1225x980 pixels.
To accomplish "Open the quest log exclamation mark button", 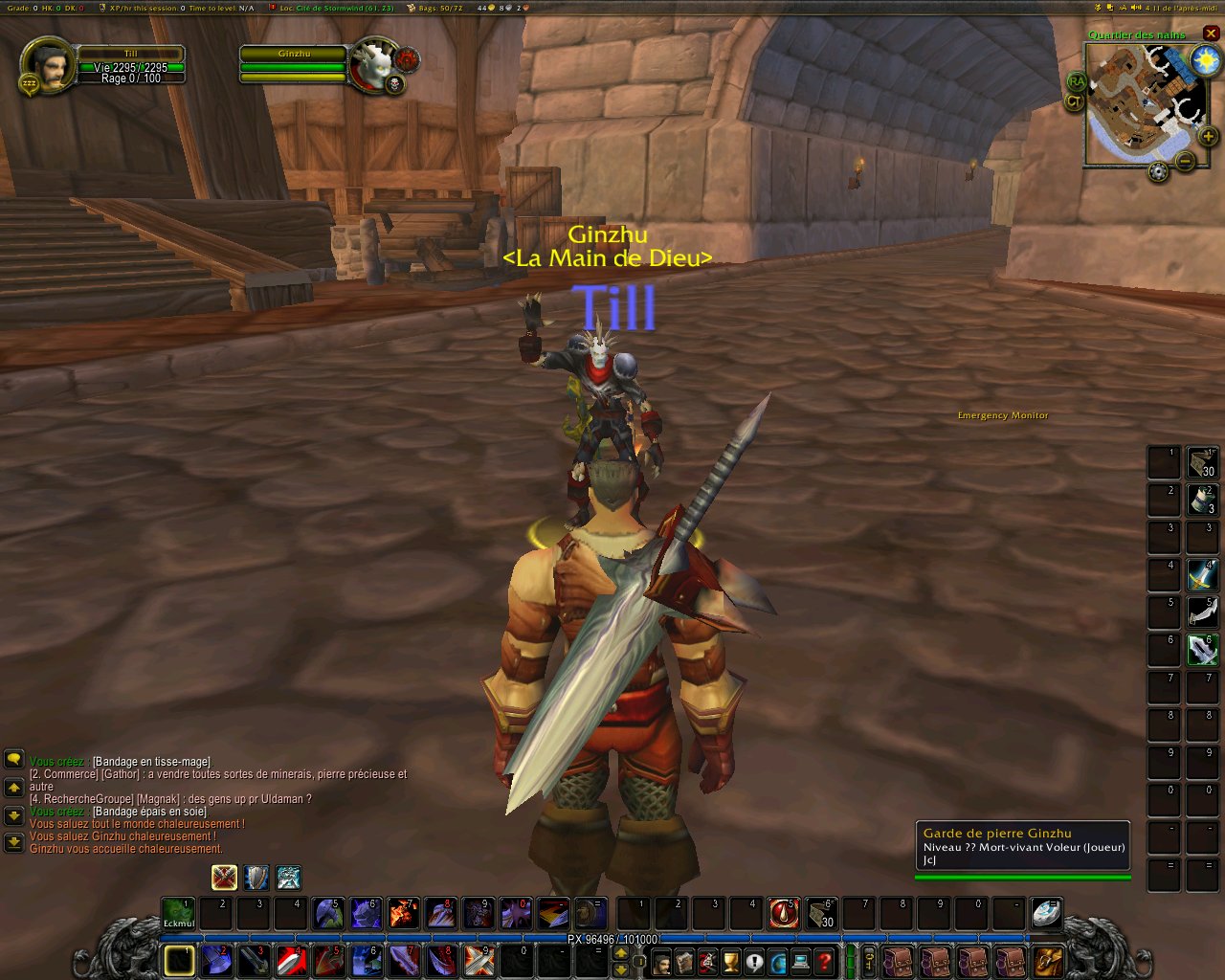I will coord(754,962).
